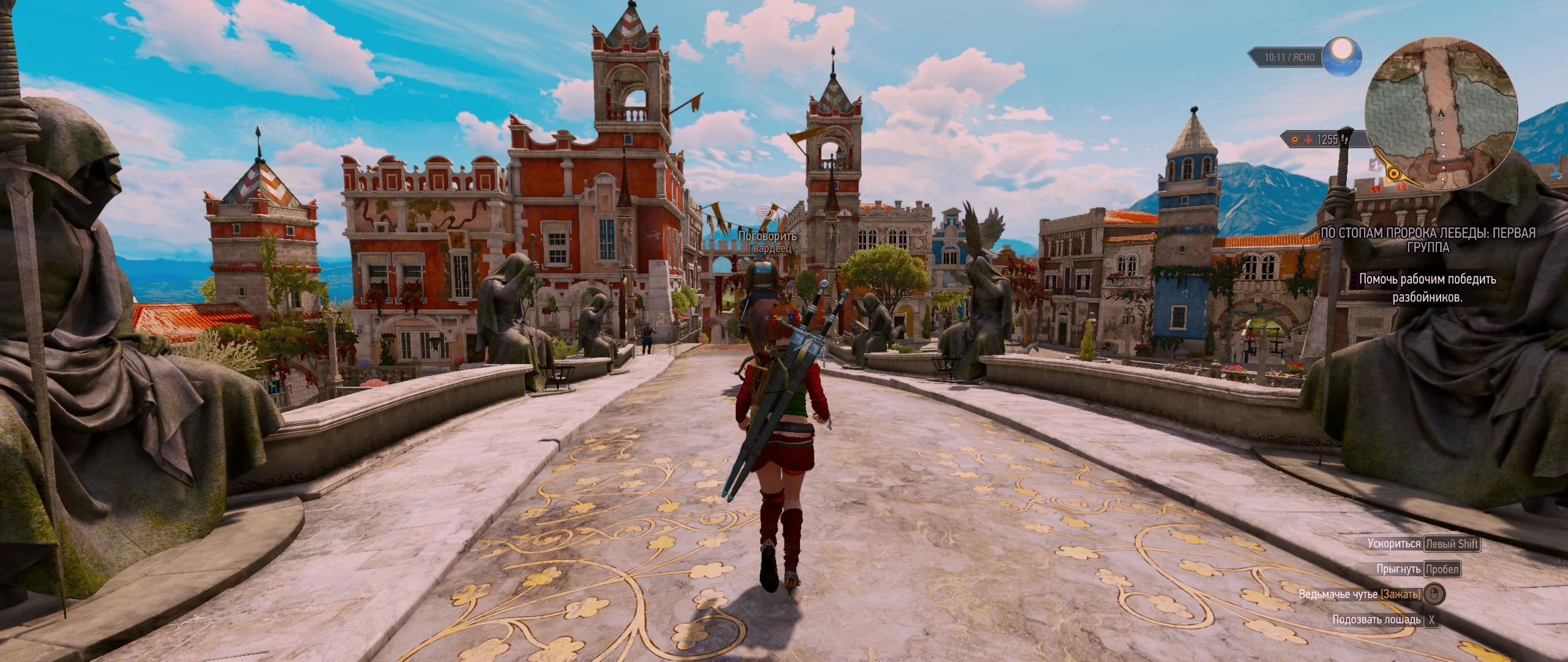1568x662 pixels.
Task: Click the coin icon next to the money counter
Action: pyautogui.click(x=1295, y=140)
